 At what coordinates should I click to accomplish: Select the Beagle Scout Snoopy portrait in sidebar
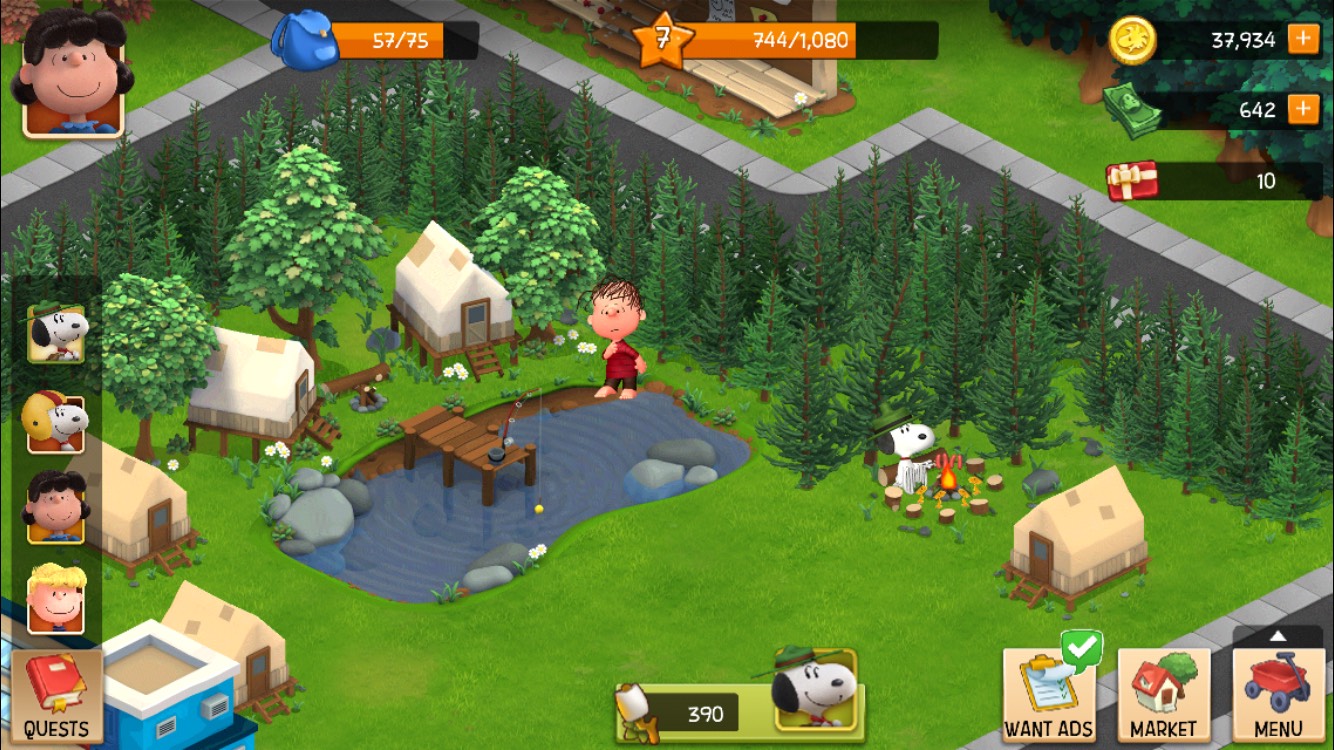tap(56, 333)
